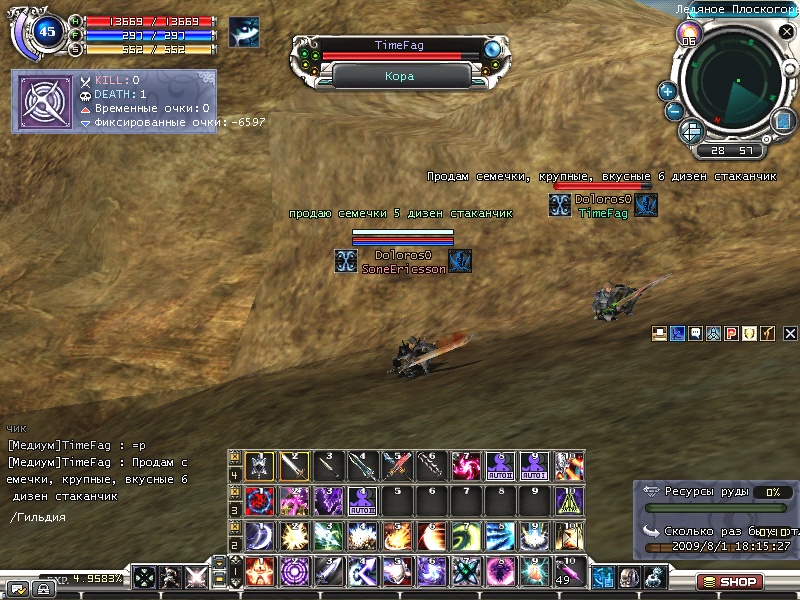The image size is (800, 600).
Task: Click the red P buff icon
Action: point(731,334)
